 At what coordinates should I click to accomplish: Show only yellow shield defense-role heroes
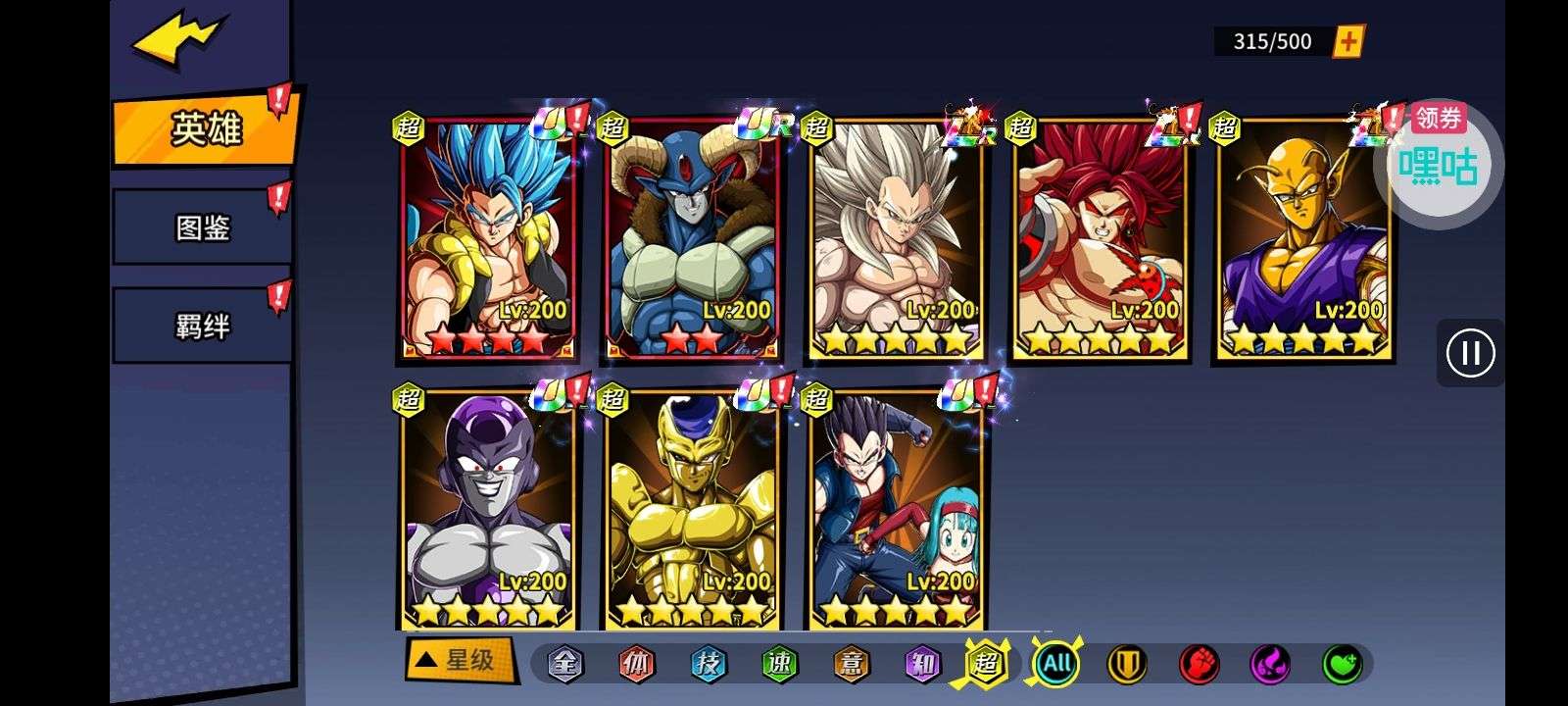[1127, 665]
